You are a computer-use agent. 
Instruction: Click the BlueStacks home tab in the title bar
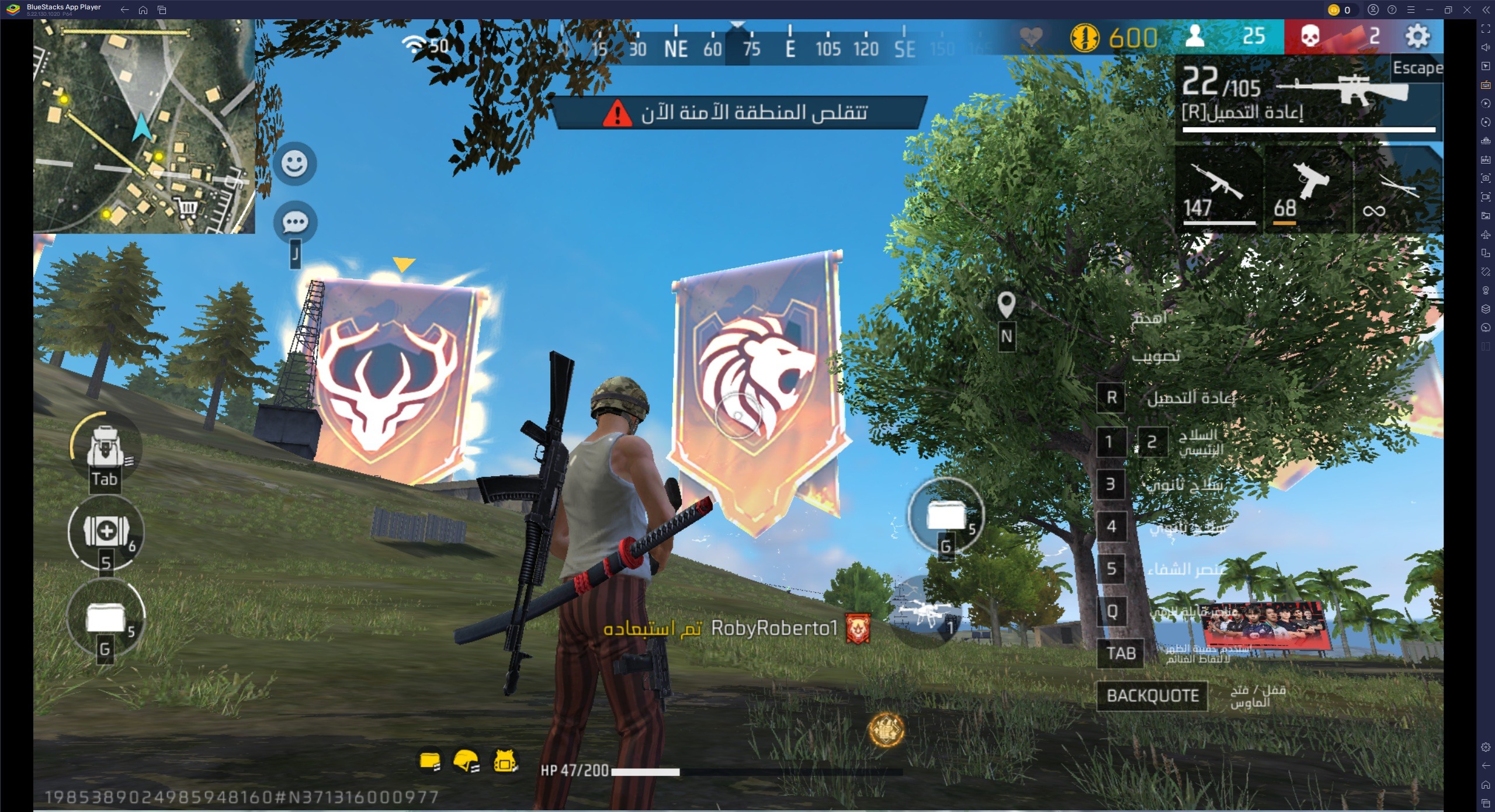point(144,10)
